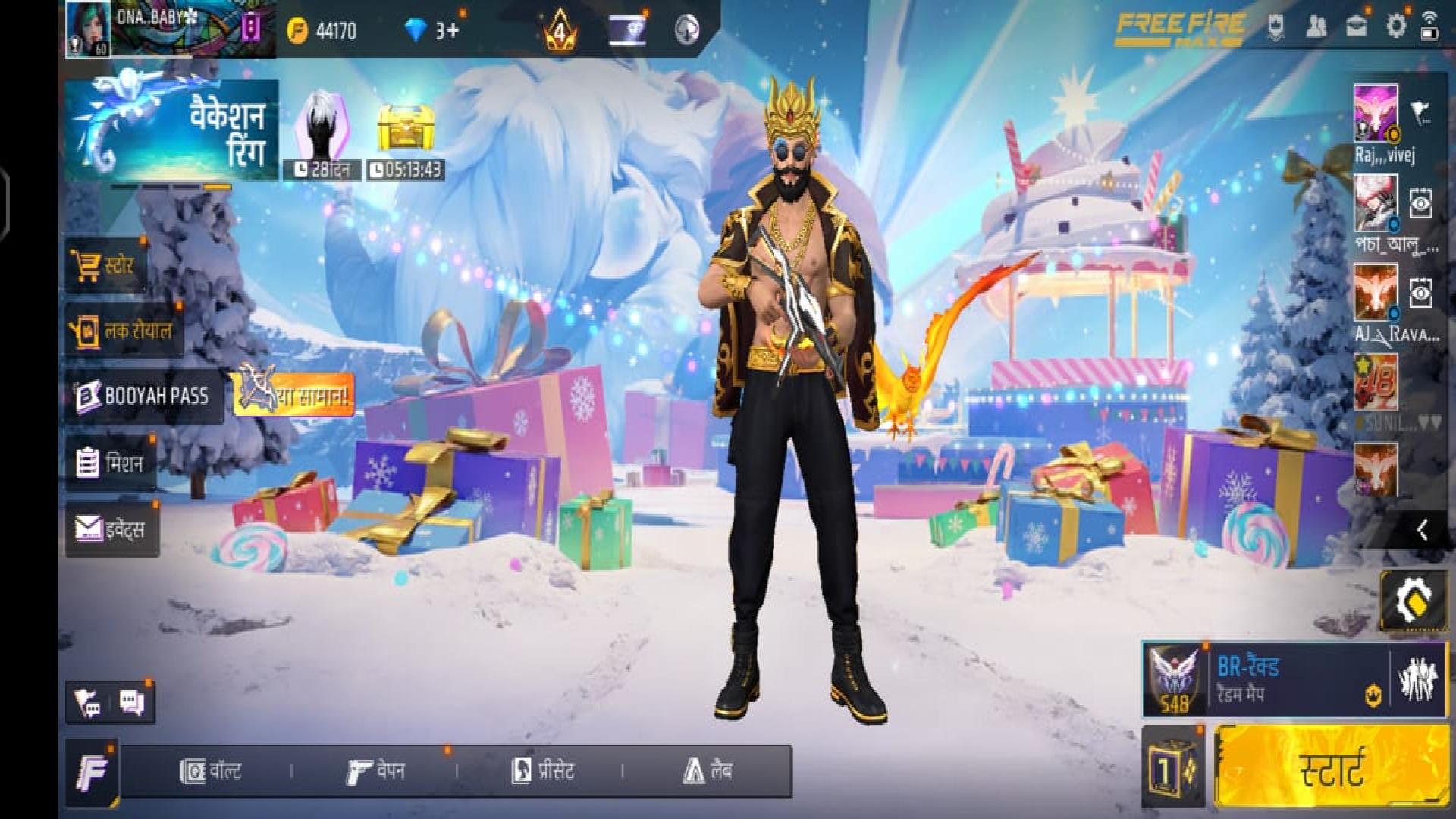Open the chat speech bubble button
The width and height of the screenshot is (1456, 819).
click(x=132, y=703)
